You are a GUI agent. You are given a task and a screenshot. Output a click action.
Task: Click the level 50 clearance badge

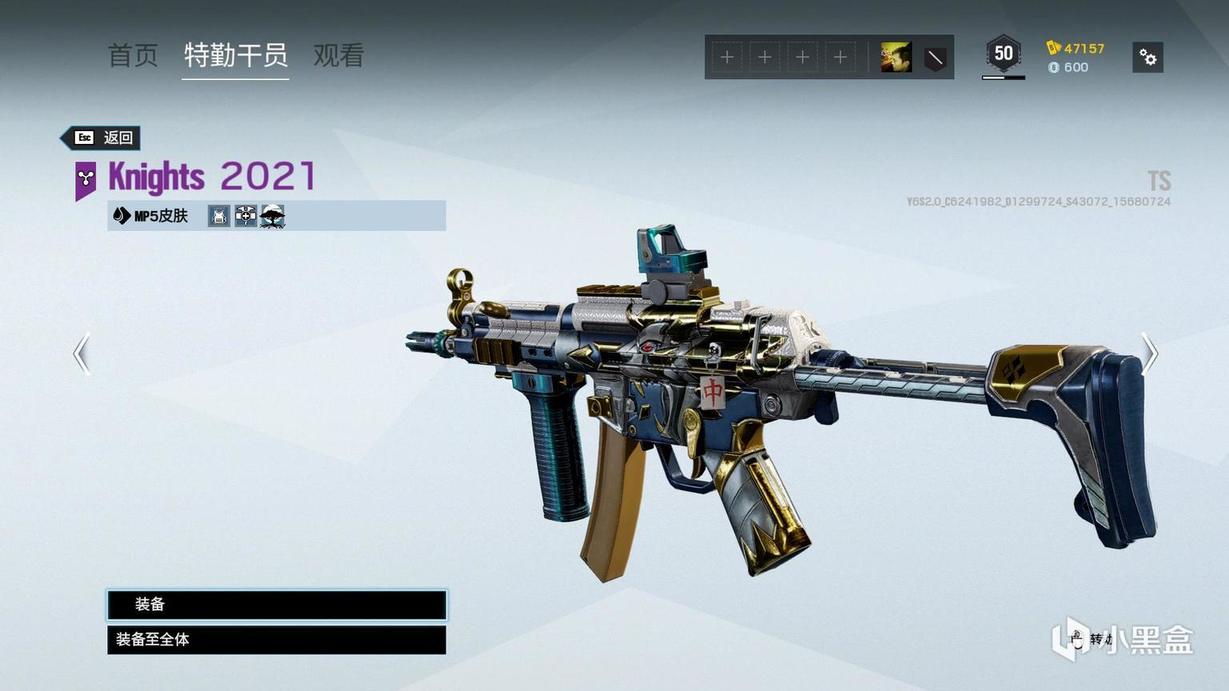point(1003,54)
